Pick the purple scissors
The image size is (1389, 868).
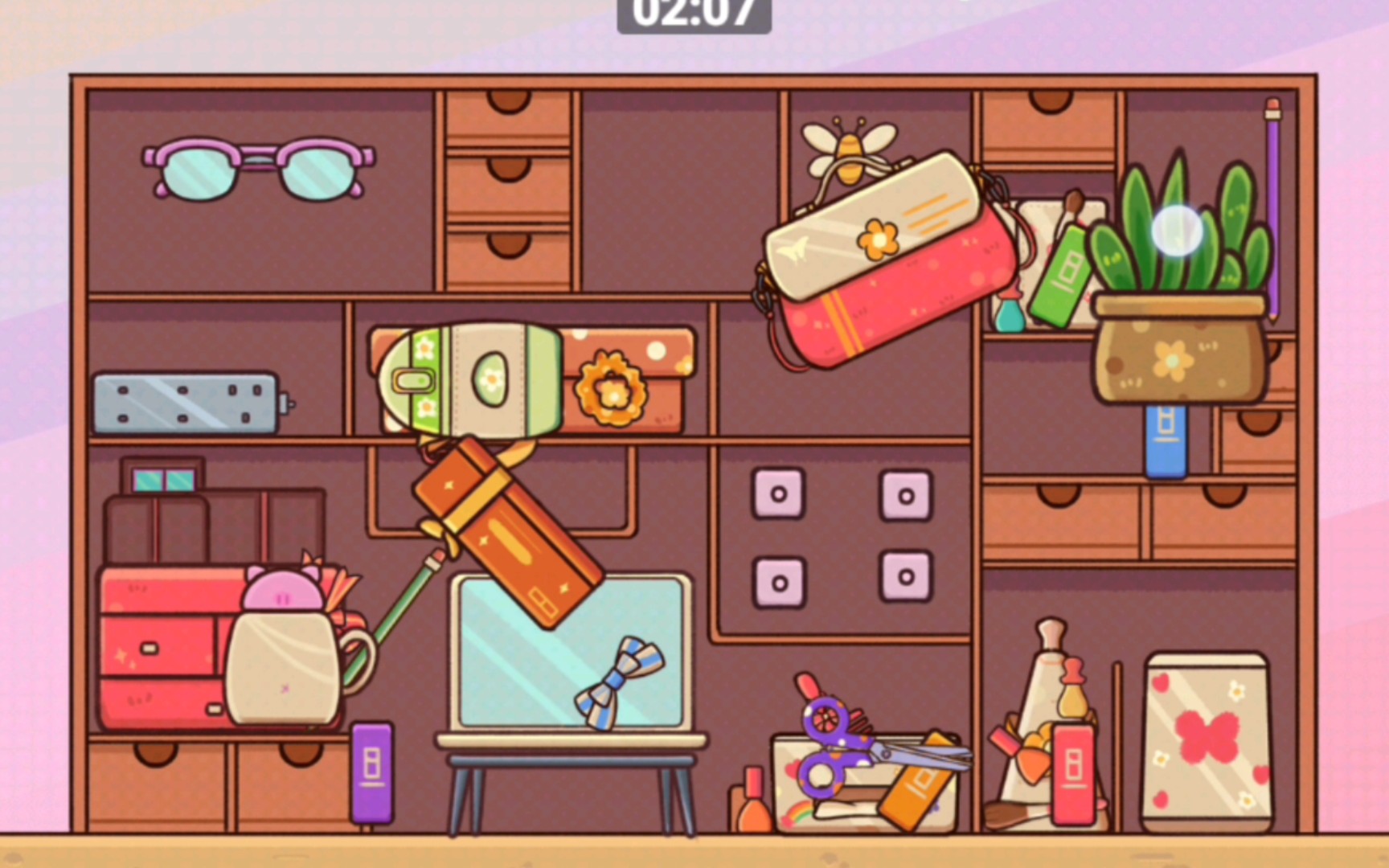844,743
